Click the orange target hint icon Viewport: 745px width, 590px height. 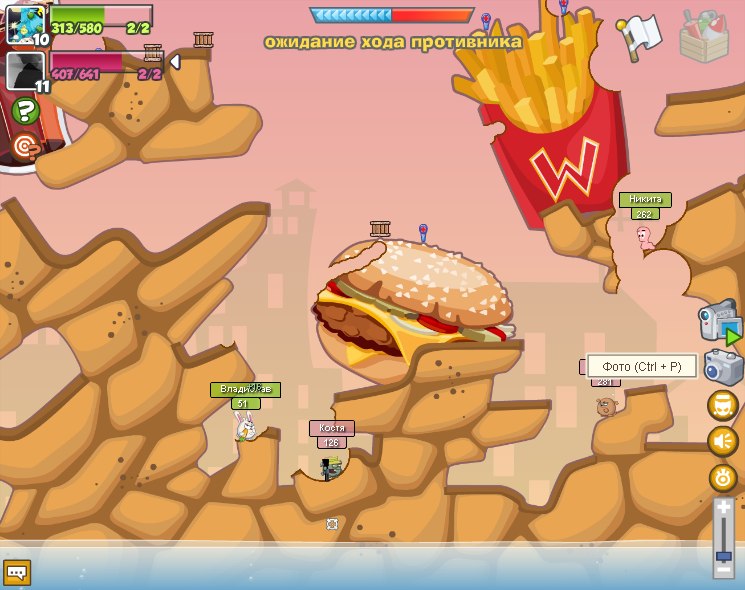26,148
